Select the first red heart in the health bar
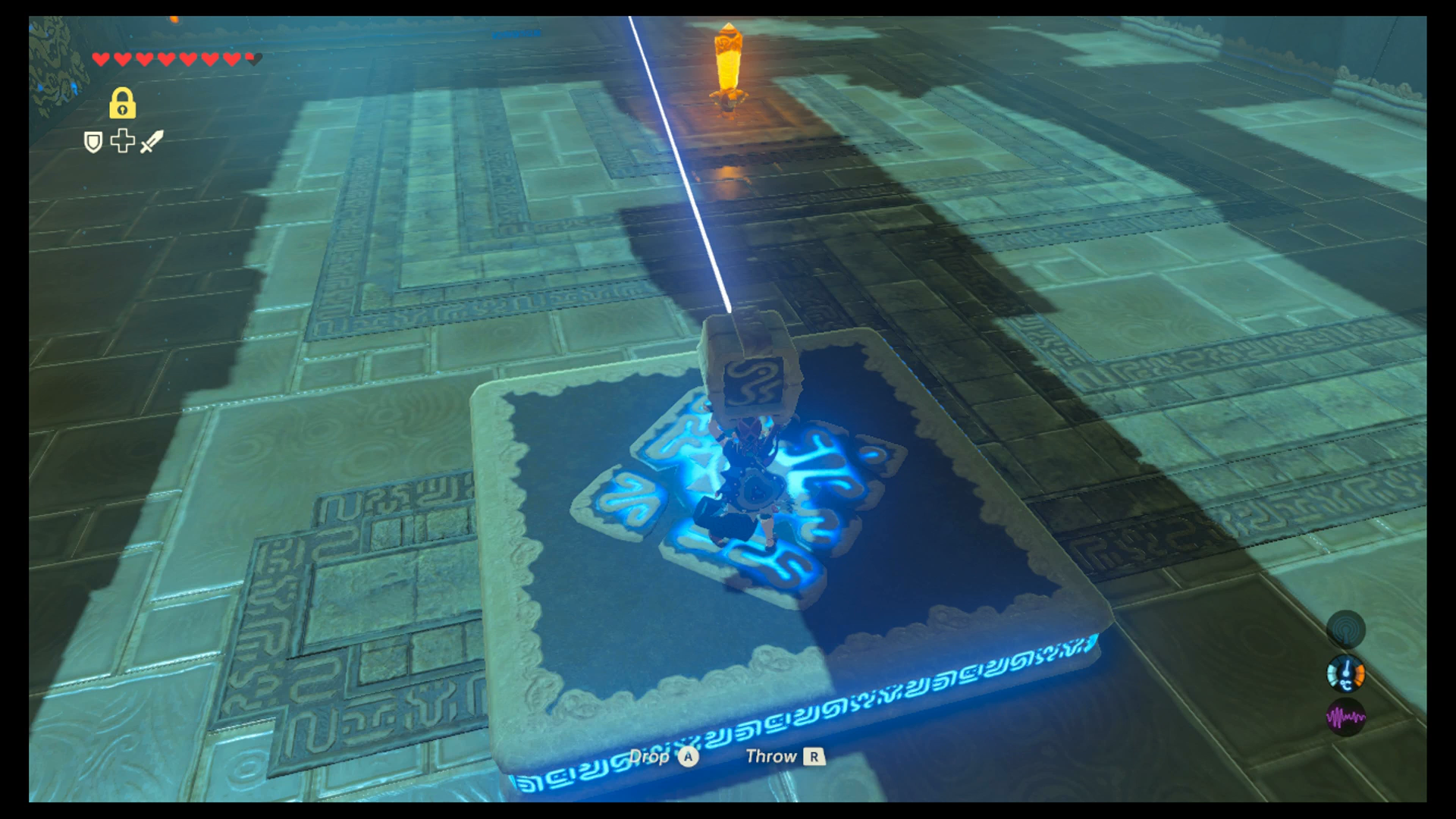 [101, 58]
